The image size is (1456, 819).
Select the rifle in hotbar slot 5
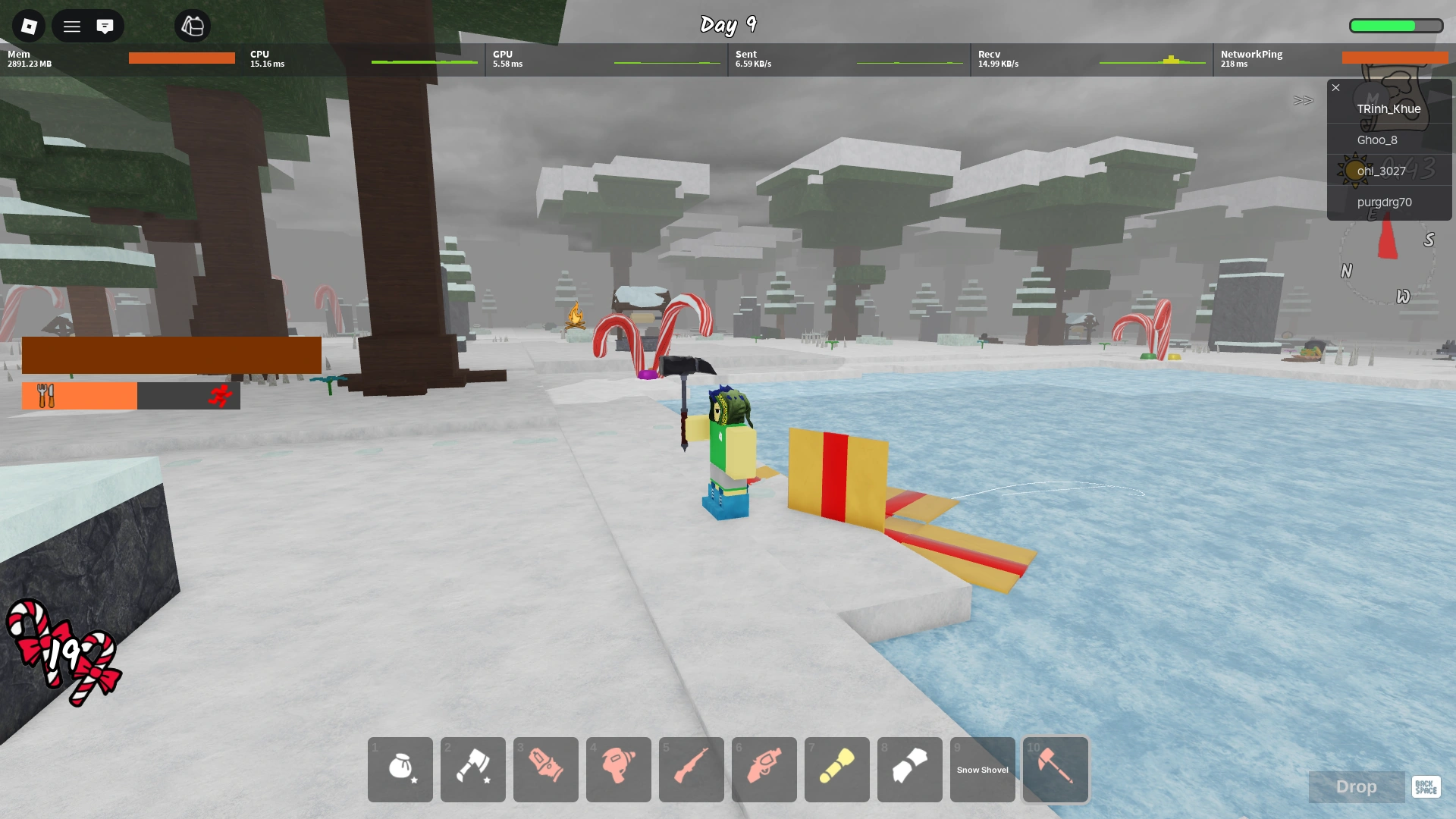[691, 770]
